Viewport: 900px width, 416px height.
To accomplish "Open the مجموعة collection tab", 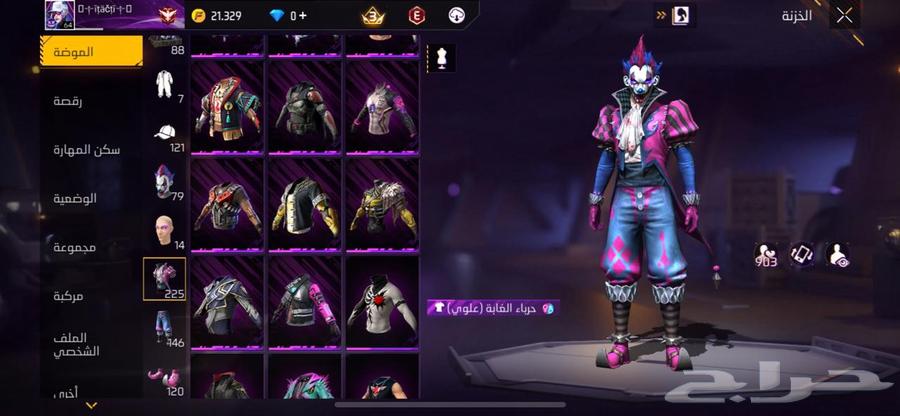I will pos(75,246).
